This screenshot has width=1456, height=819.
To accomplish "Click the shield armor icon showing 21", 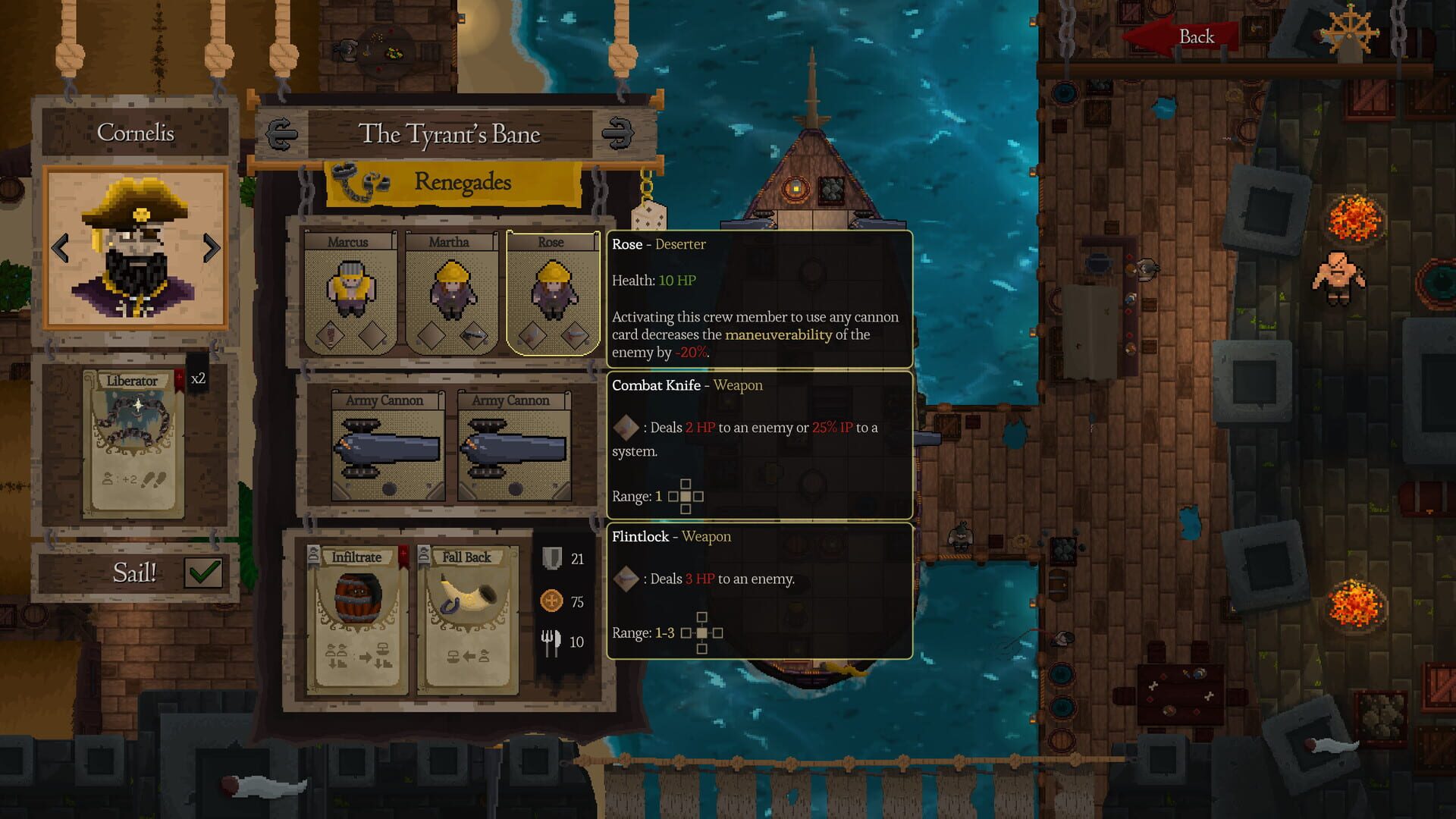I will [554, 559].
